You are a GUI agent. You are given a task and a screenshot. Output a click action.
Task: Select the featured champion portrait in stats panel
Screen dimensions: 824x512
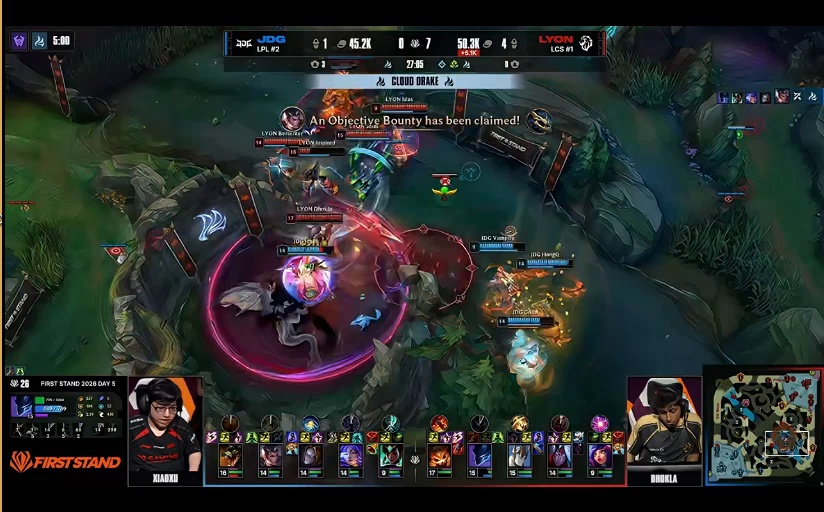22,406
